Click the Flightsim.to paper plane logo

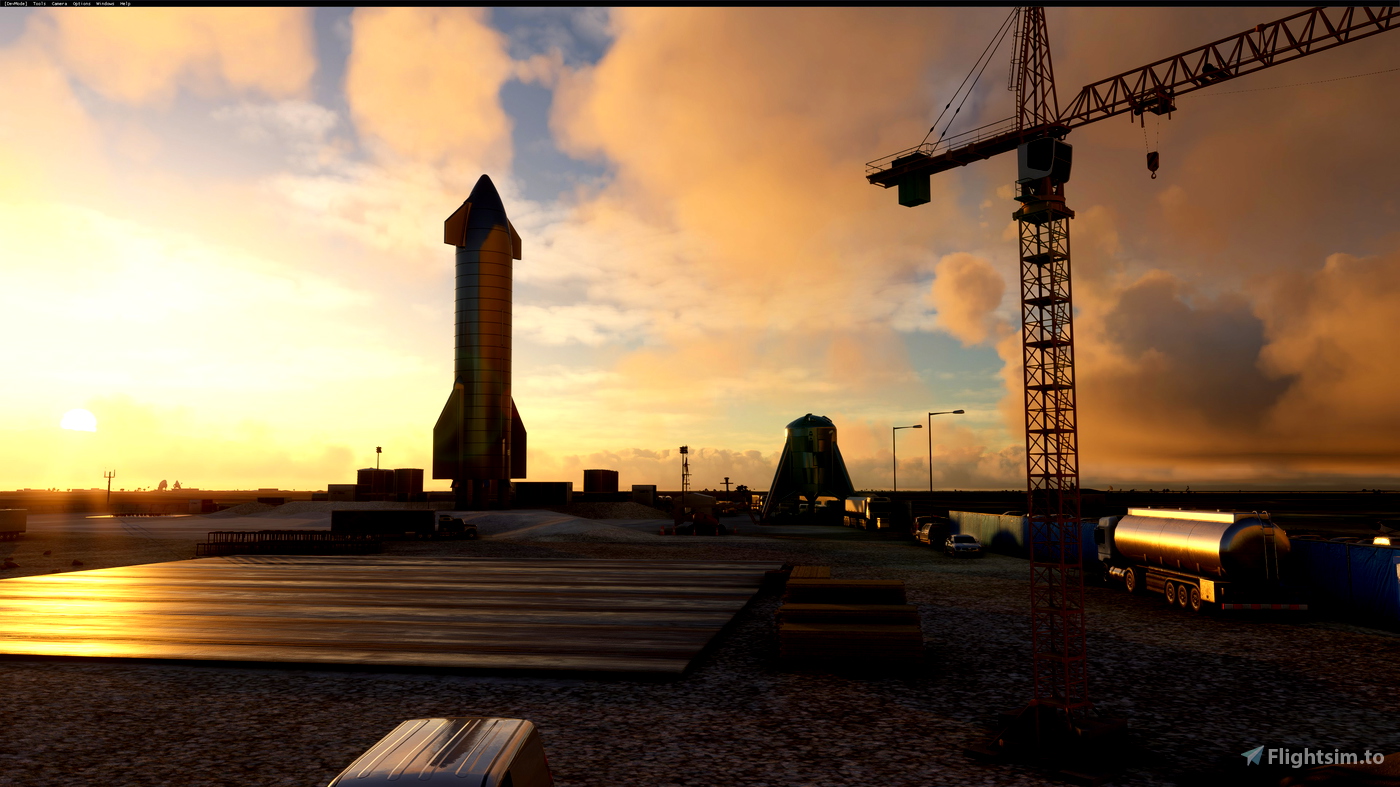[1251, 755]
